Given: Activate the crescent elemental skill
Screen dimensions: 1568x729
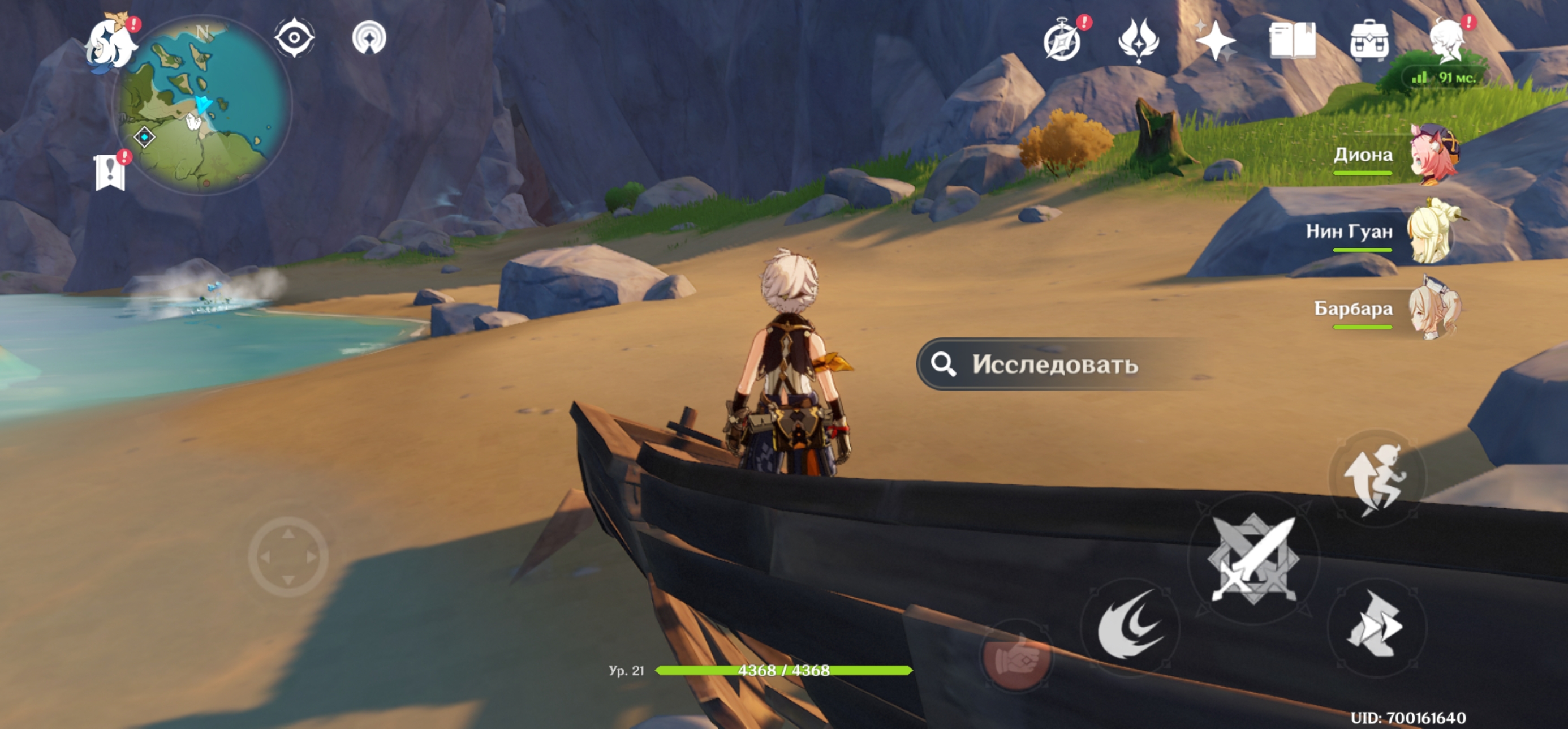Looking at the screenshot, I should (x=1130, y=626).
